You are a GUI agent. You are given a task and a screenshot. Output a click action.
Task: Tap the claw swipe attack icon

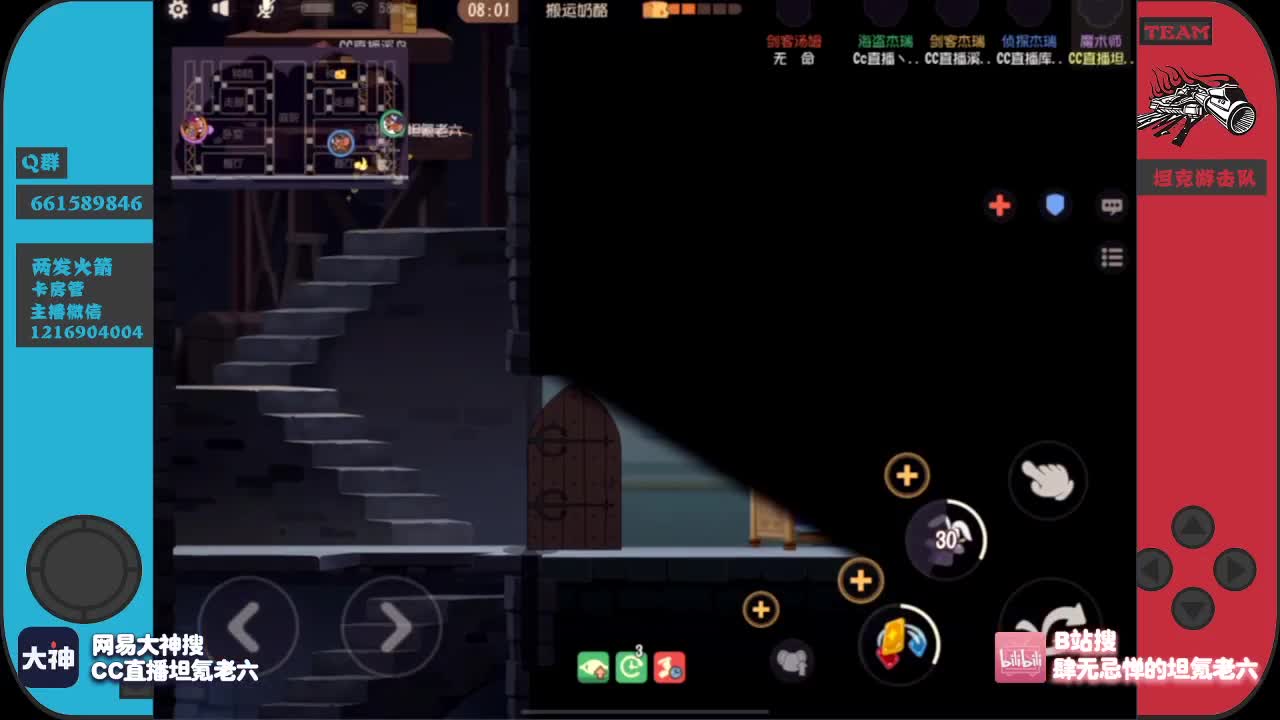(x=1048, y=481)
